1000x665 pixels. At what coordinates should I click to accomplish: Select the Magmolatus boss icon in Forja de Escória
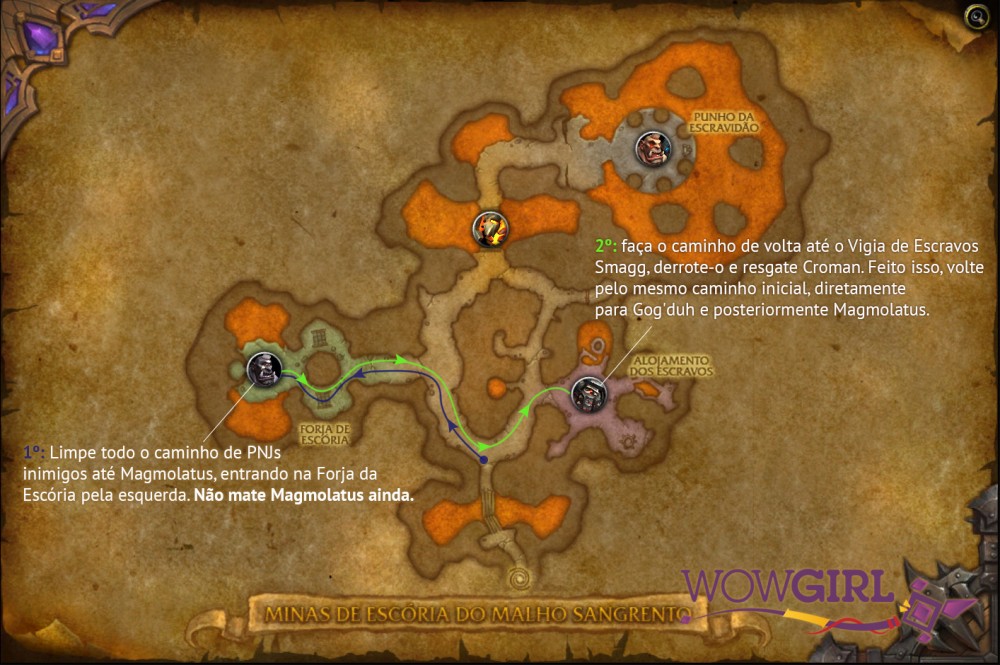click(x=264, y=369)
